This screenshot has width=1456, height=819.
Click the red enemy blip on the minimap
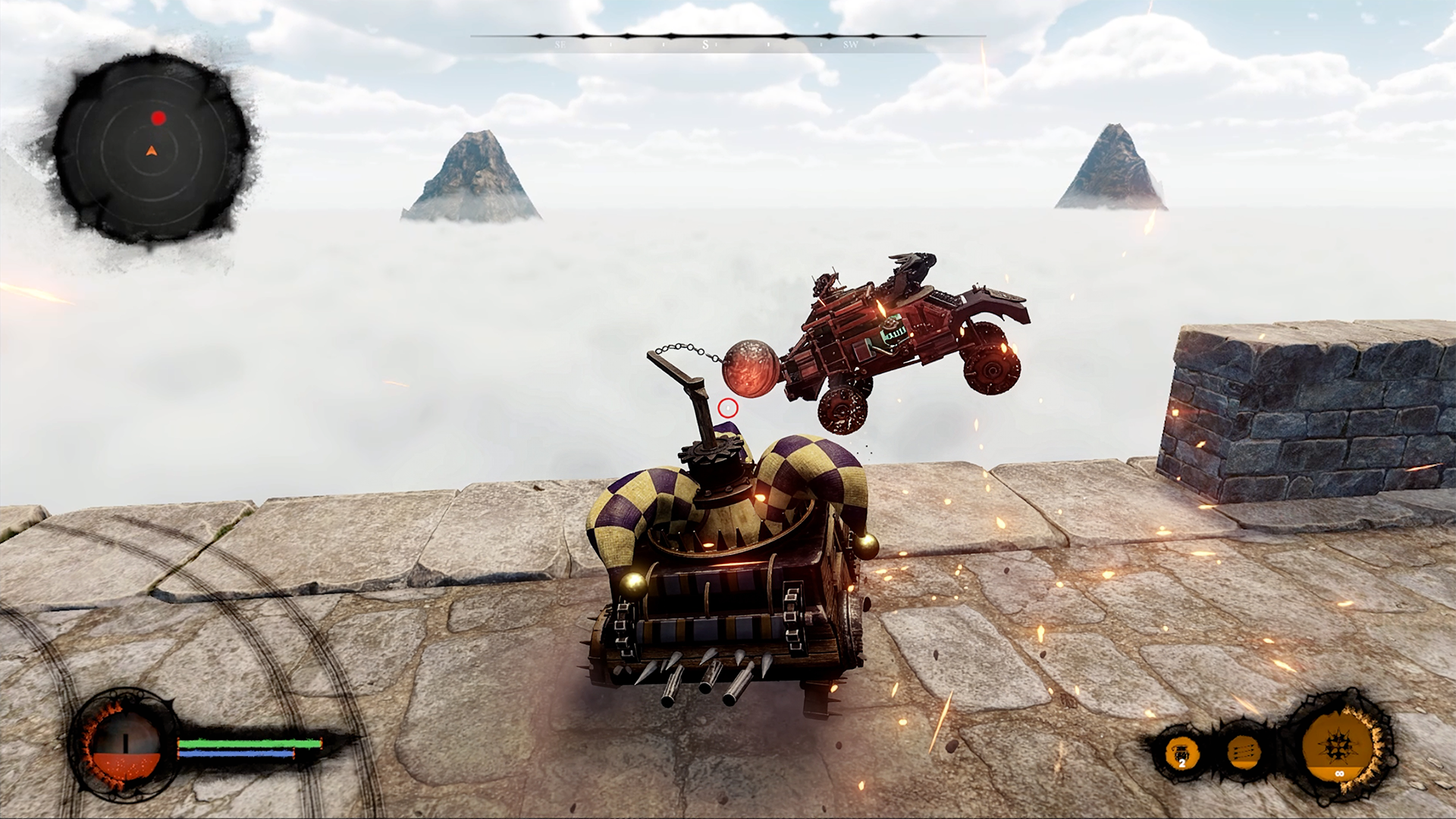(x=158, y=118)
